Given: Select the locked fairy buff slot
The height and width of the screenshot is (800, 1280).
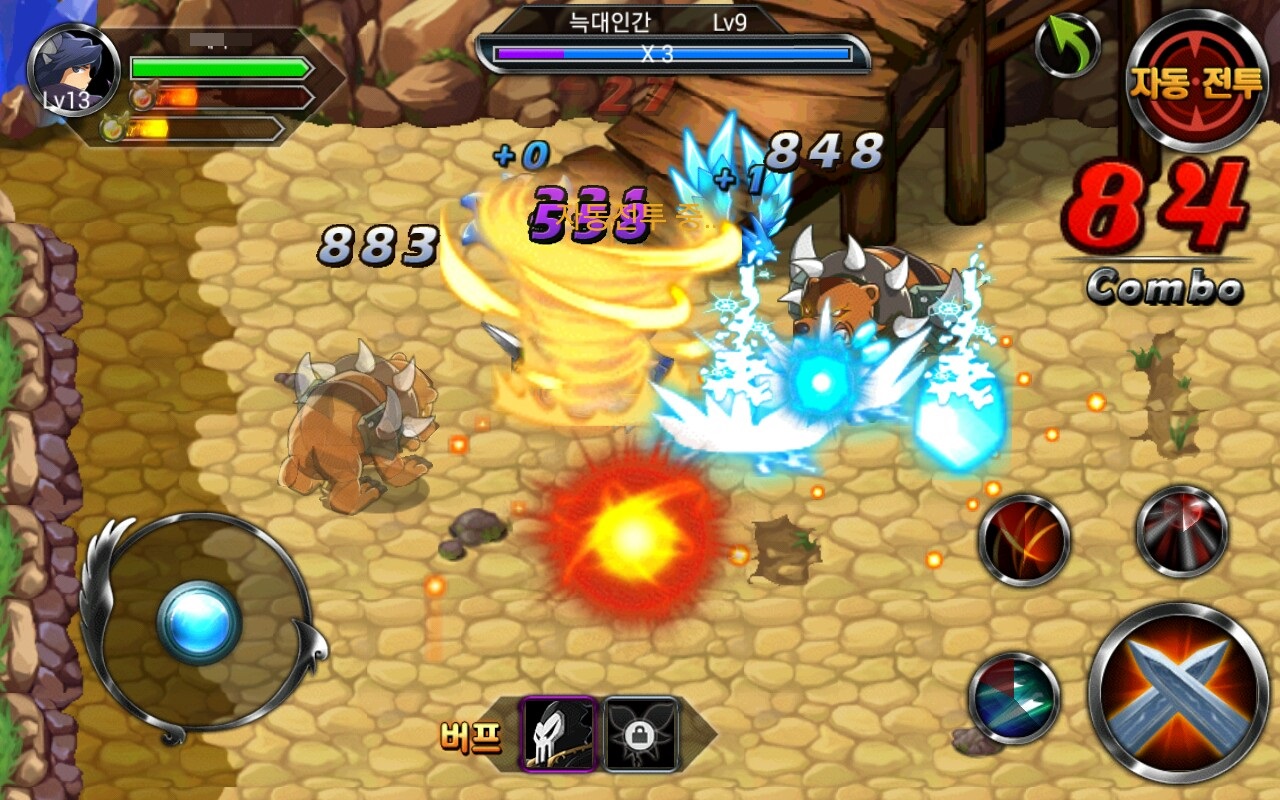Looking at the screenshot, I should [x=642, y=735].
